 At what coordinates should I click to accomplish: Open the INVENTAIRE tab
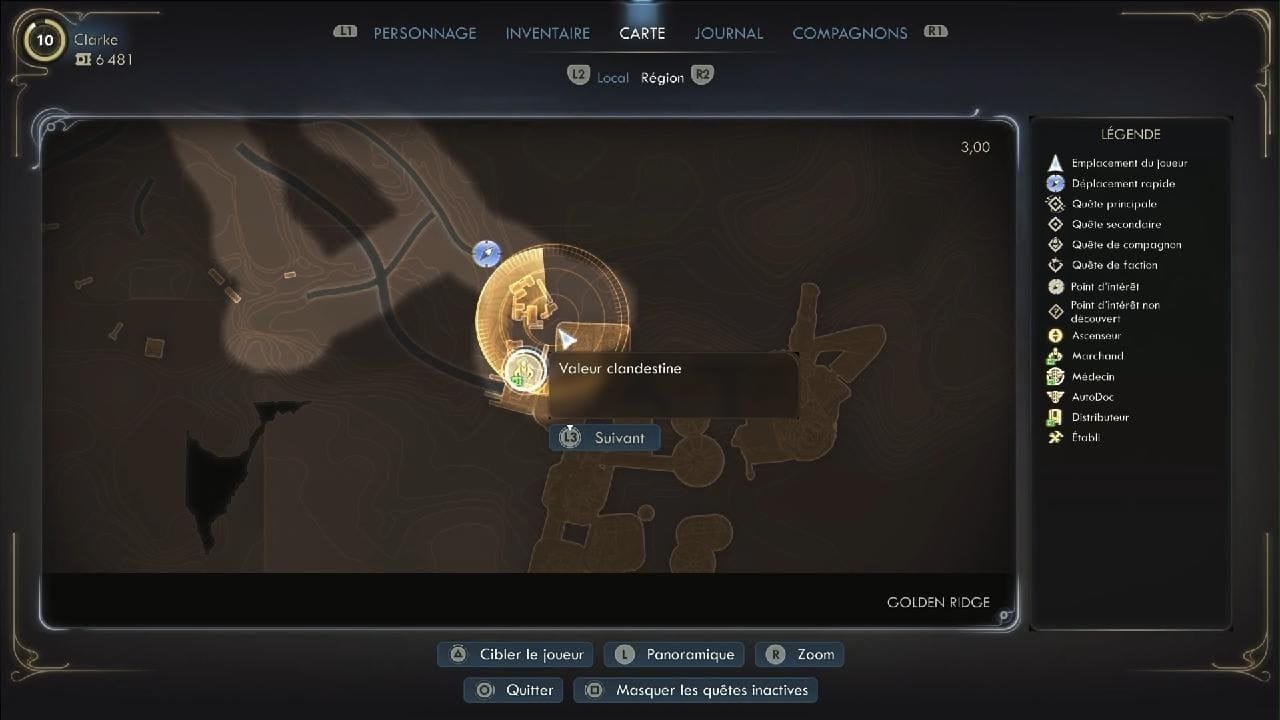pos(547,32)
